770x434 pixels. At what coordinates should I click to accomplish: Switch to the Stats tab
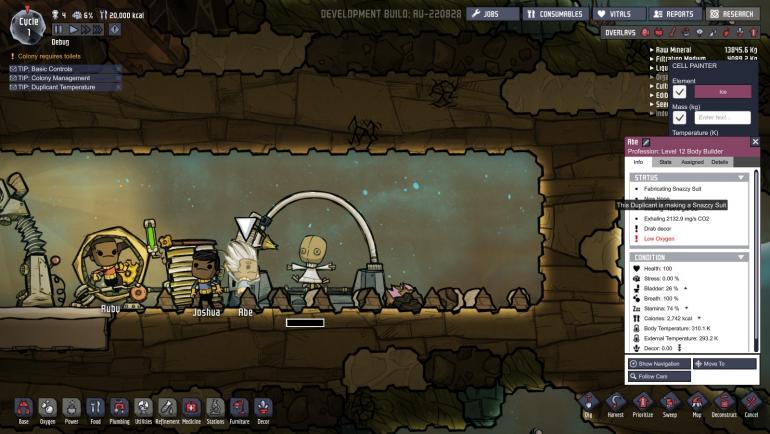(x=665, y=161)
